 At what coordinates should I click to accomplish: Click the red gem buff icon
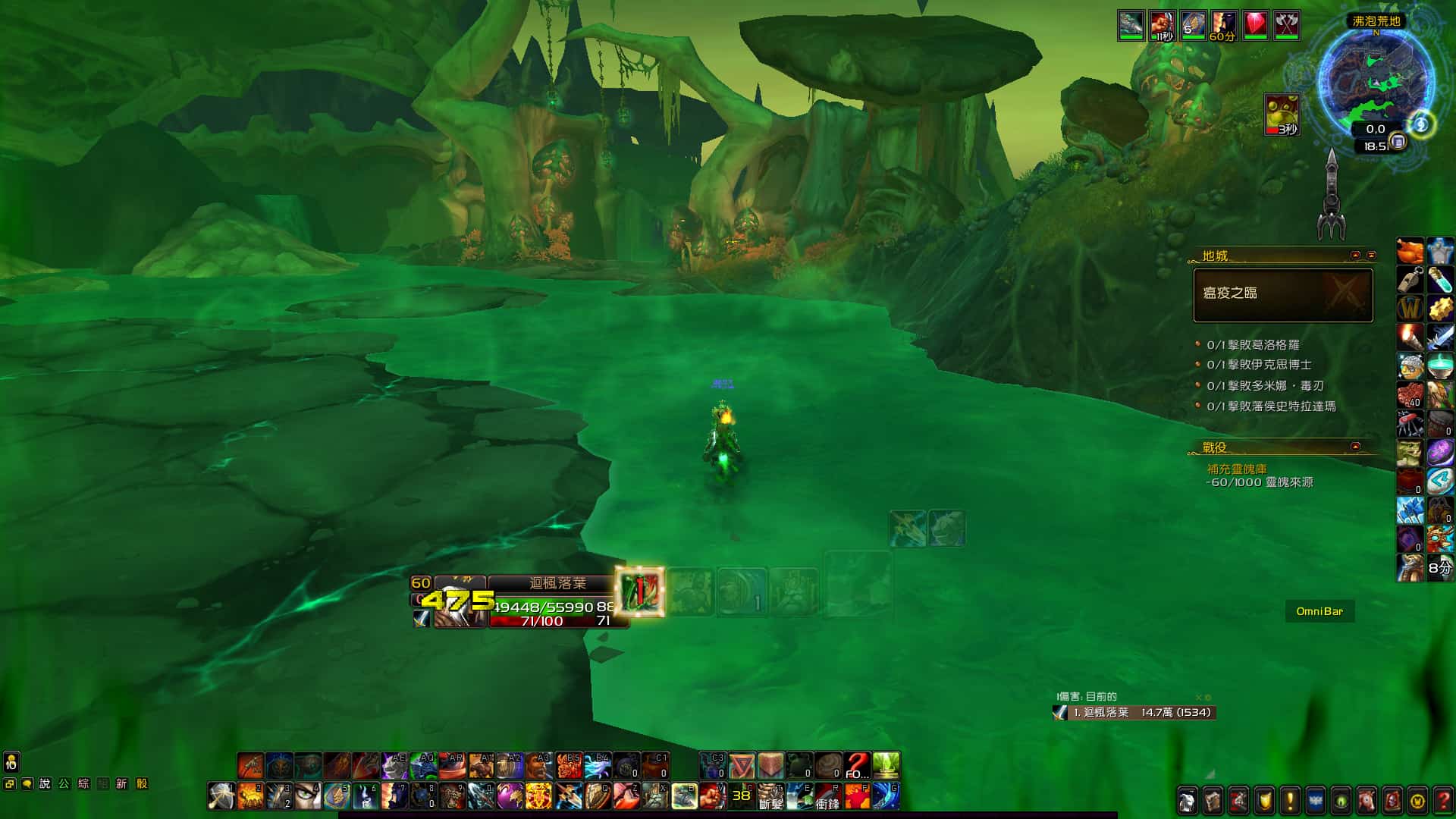coord(1255,25)
